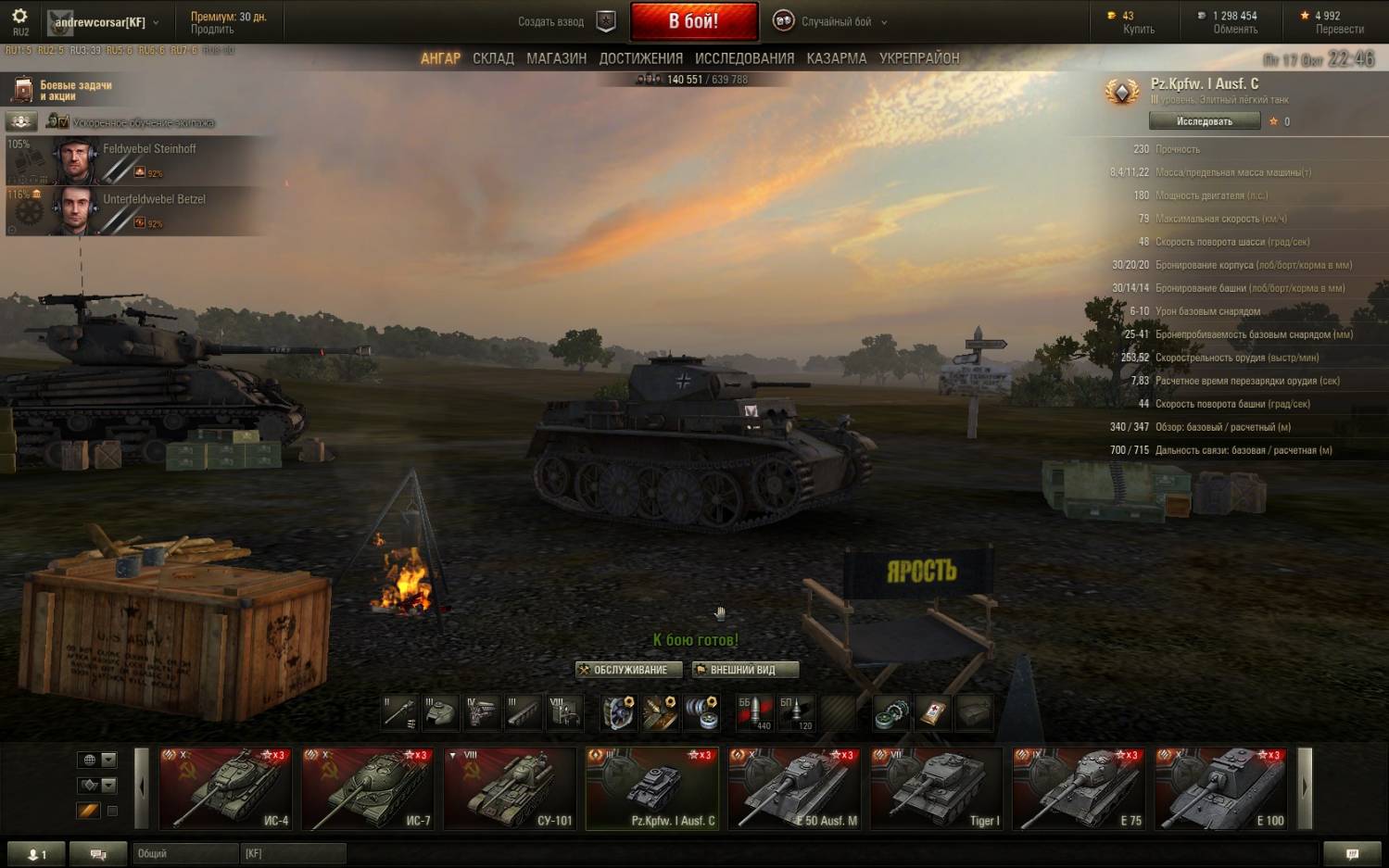1389x868 pixels.
Task: Select the СУ-101 tank in carousel
Action: point(509,788)
